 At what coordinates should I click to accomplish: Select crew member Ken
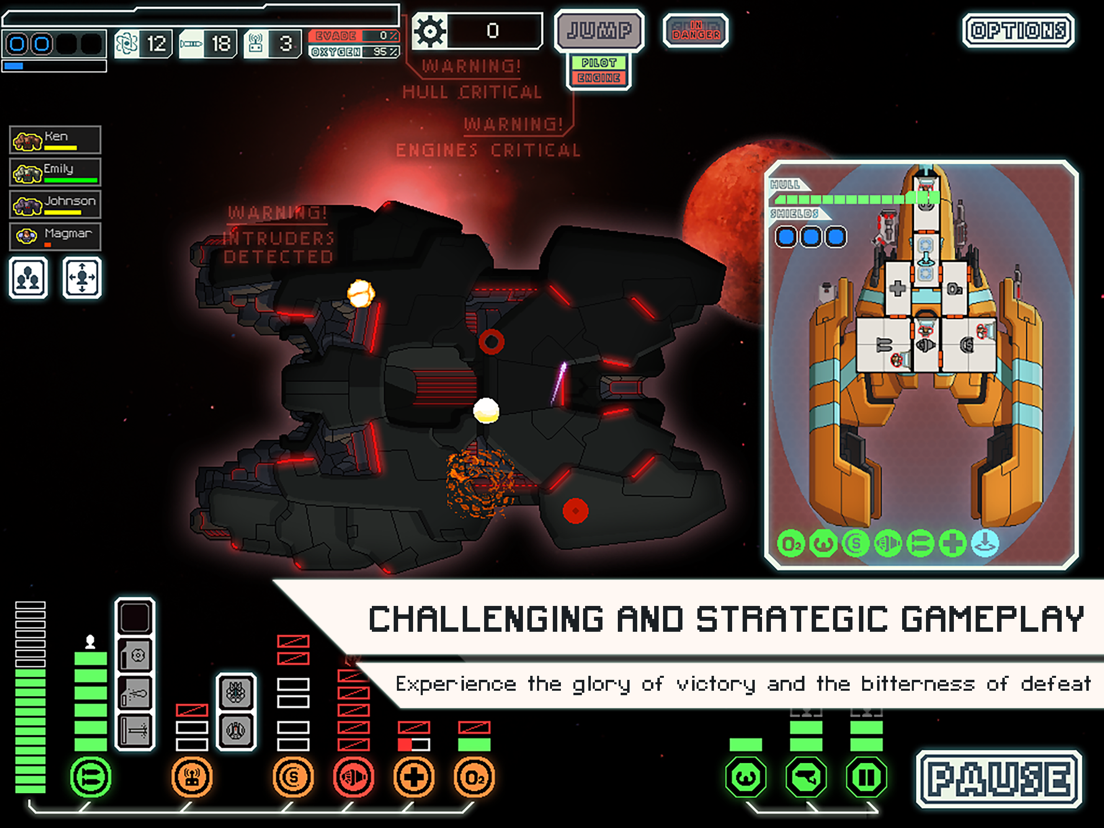point(56,140)
